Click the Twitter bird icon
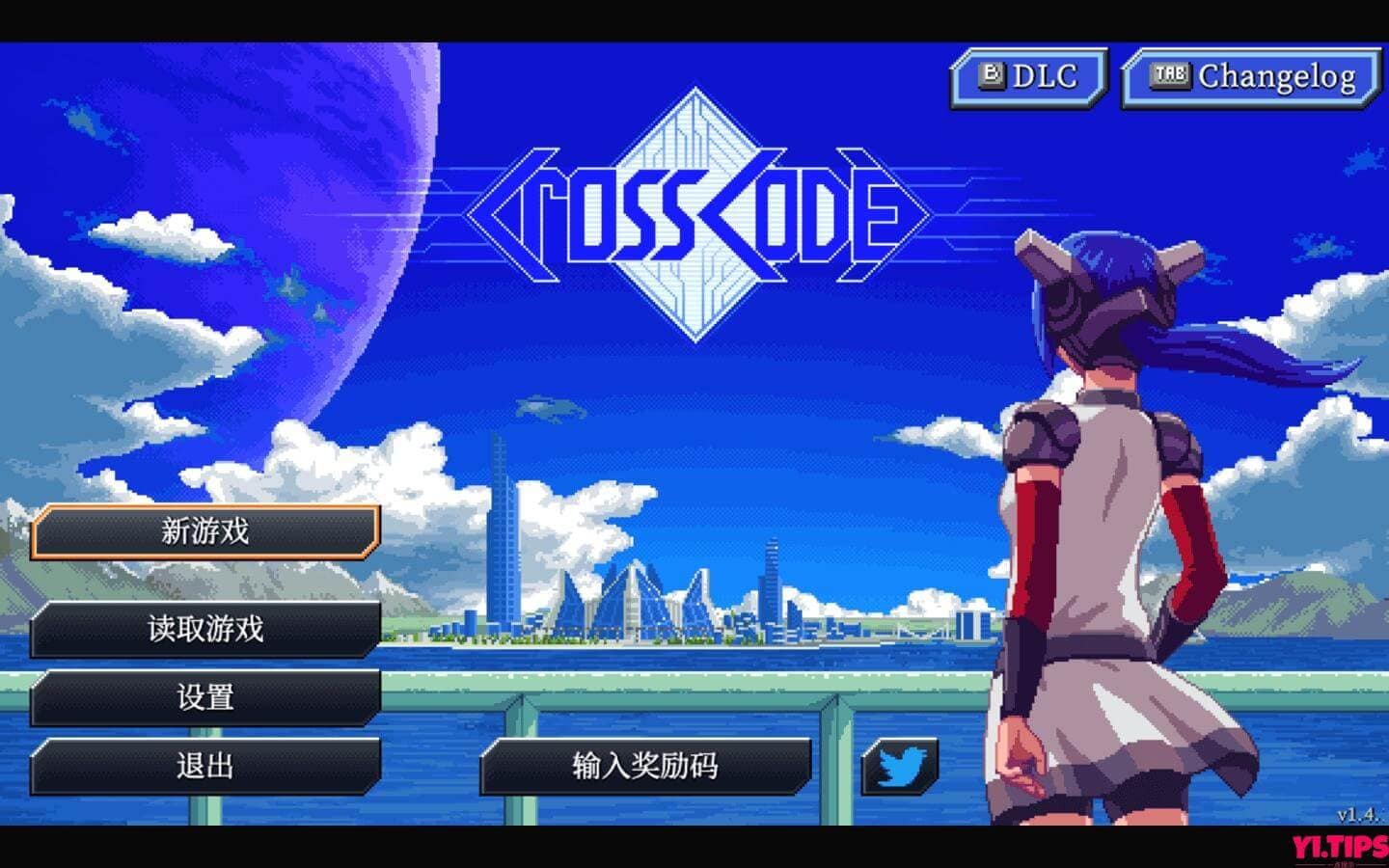 coord(900,768)
